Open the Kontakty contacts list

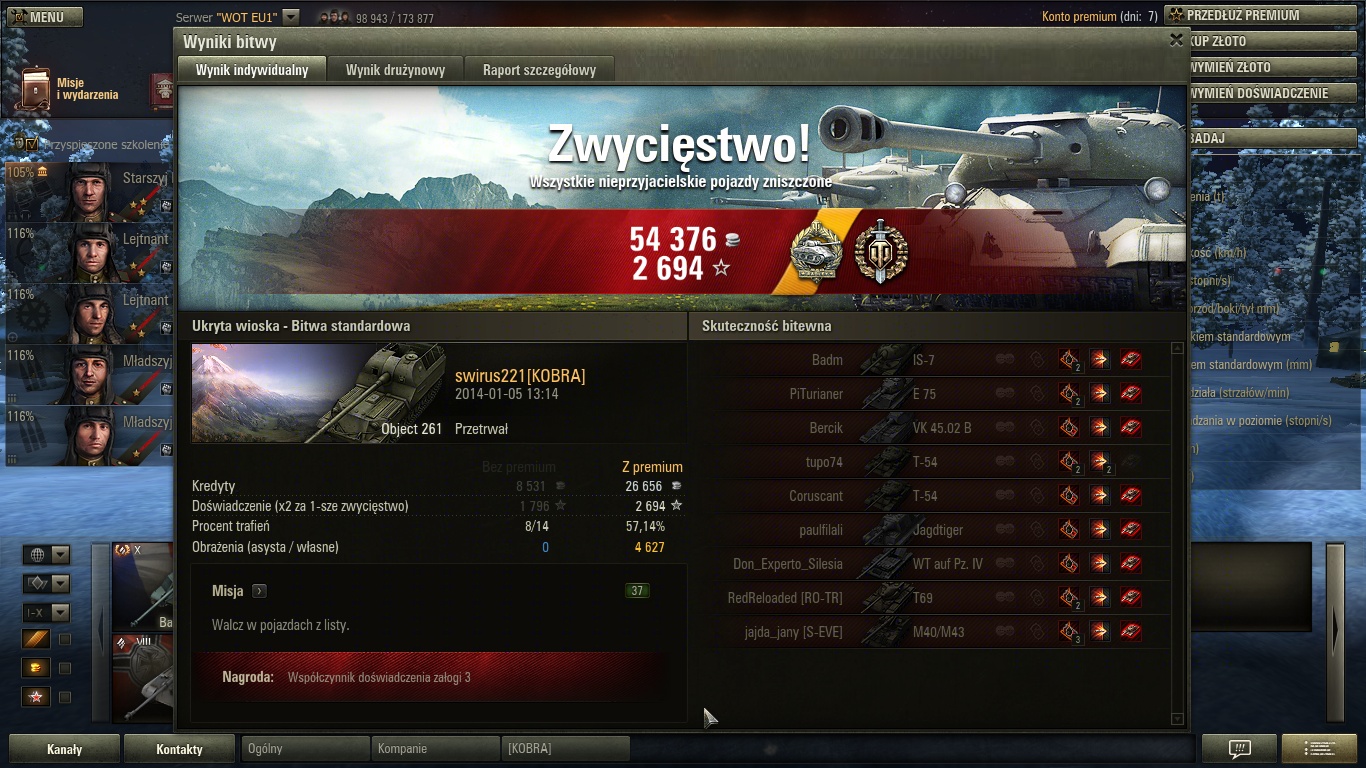(x=179, y=749)
